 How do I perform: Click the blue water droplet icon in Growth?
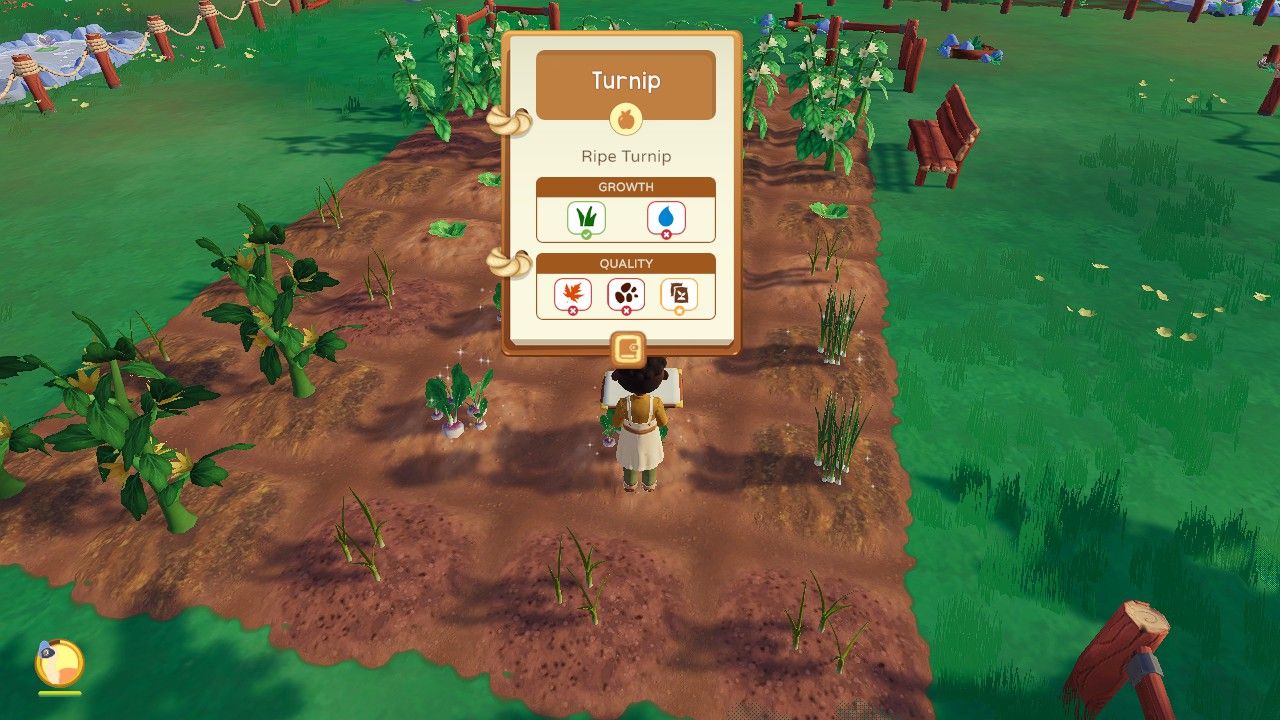click(x=667, y=216)
